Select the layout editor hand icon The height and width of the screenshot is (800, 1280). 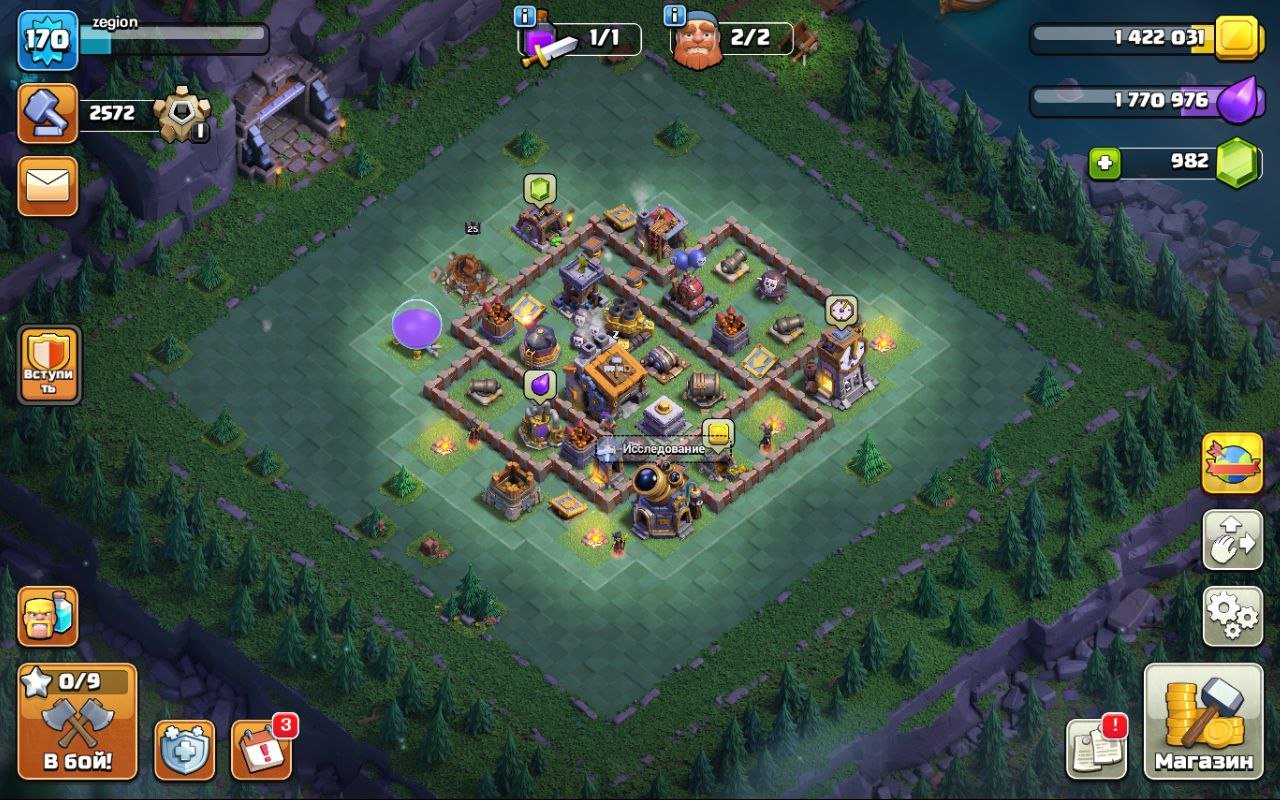(1232, 540)
